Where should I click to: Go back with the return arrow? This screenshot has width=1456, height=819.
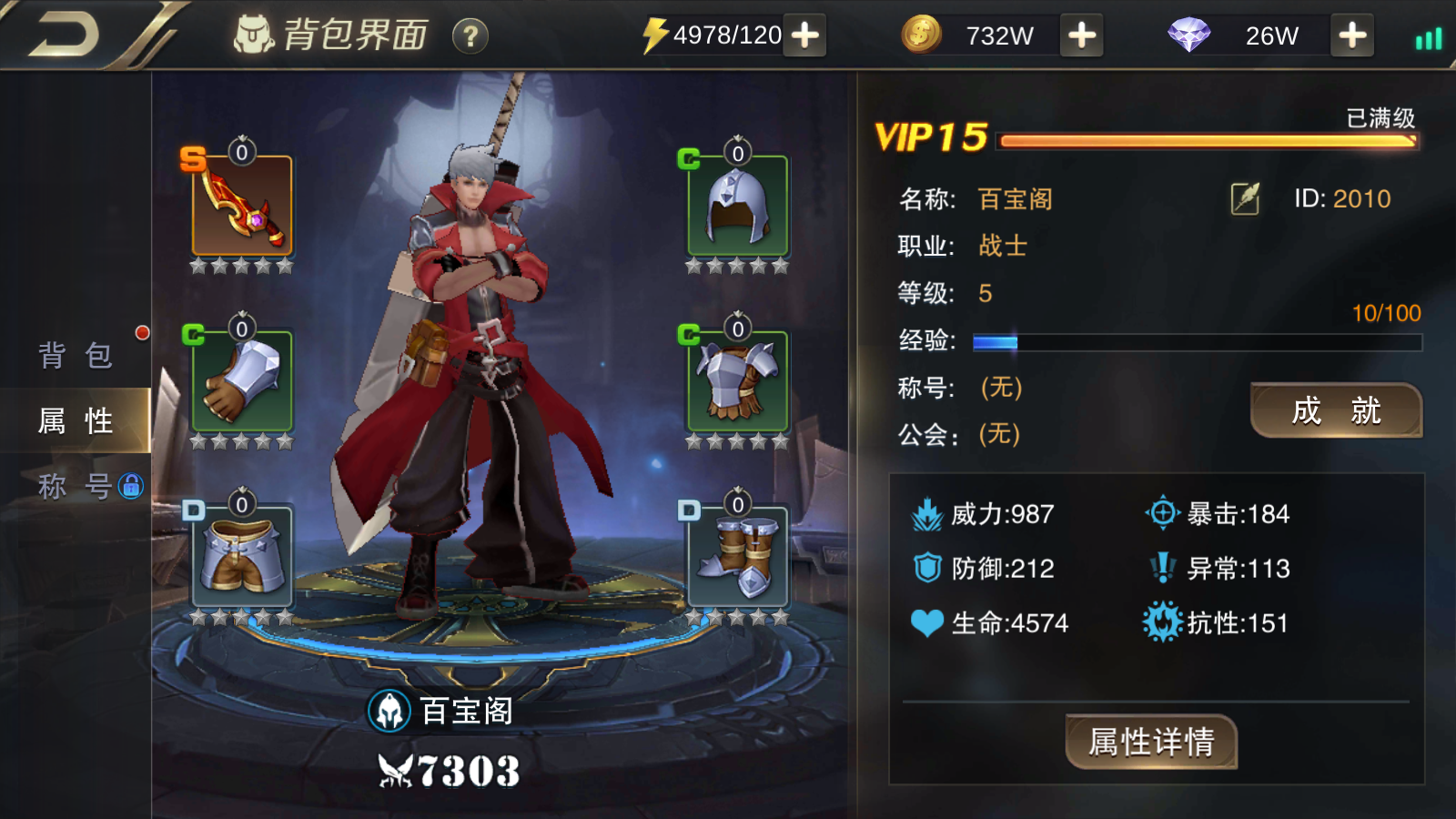click(x=64, y=35)
